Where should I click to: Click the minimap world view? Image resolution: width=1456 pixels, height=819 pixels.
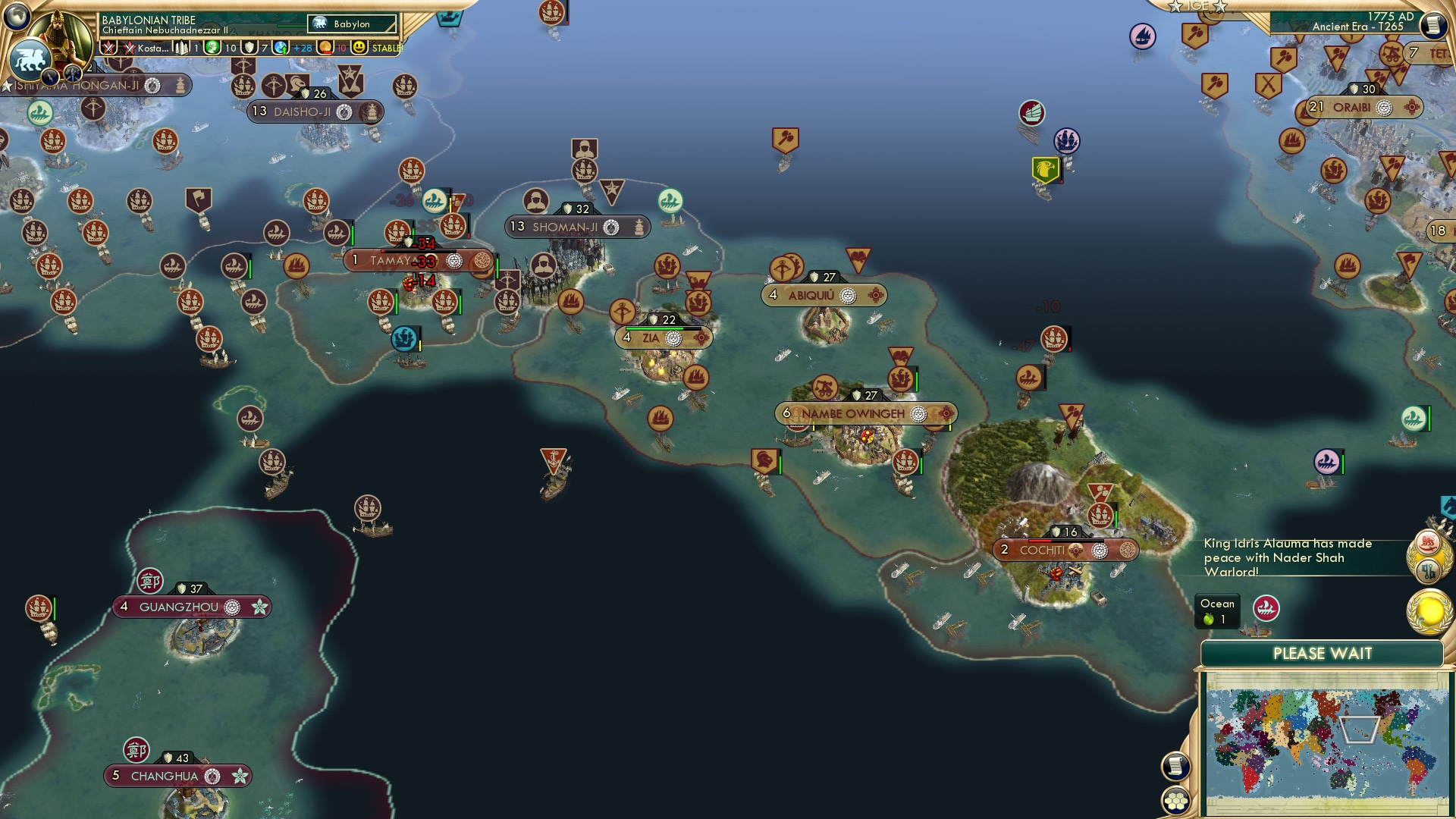[1326, 743]
